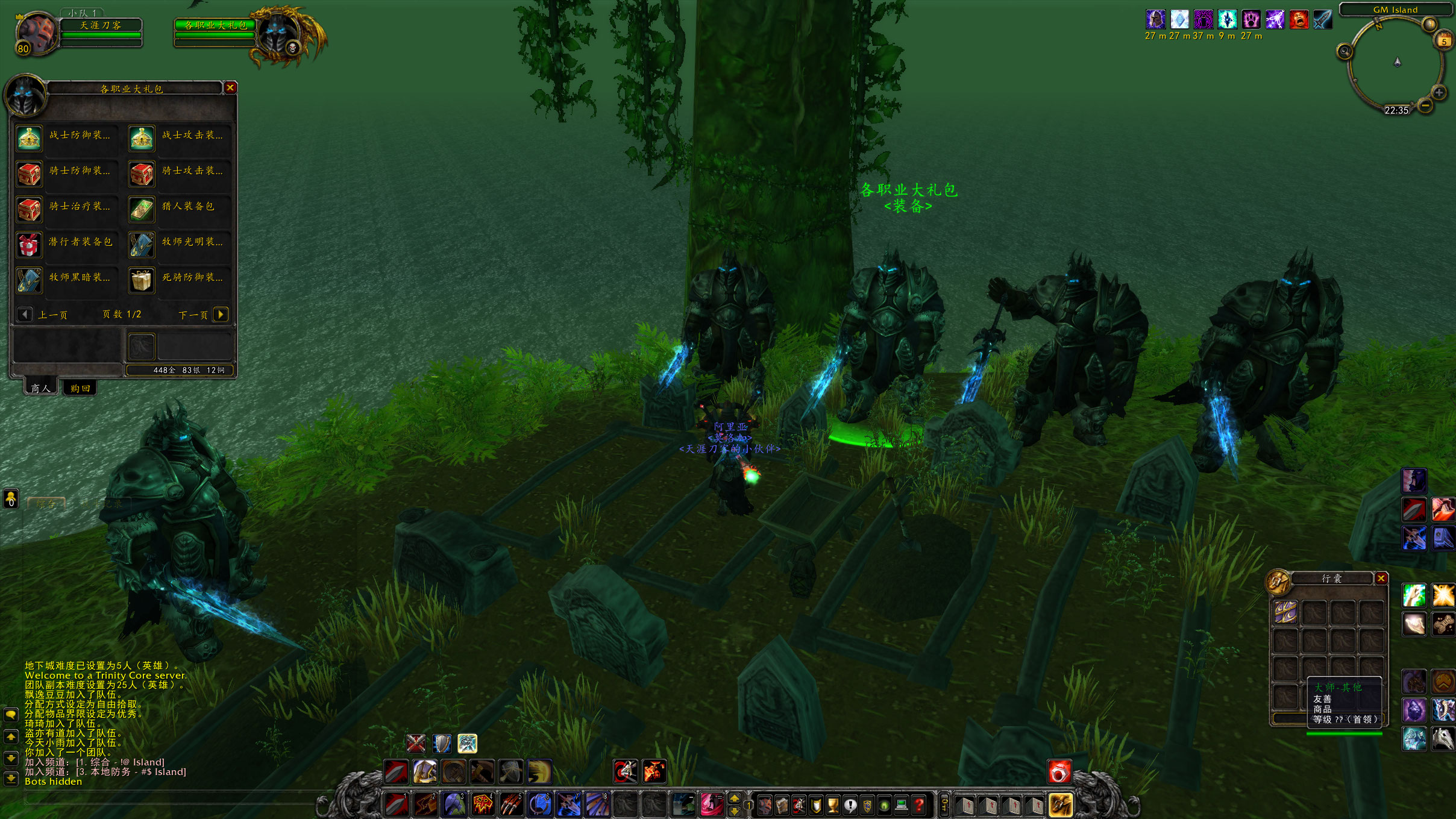
Task: Choose the 牧师黑暗装 item
Action: 29,281
